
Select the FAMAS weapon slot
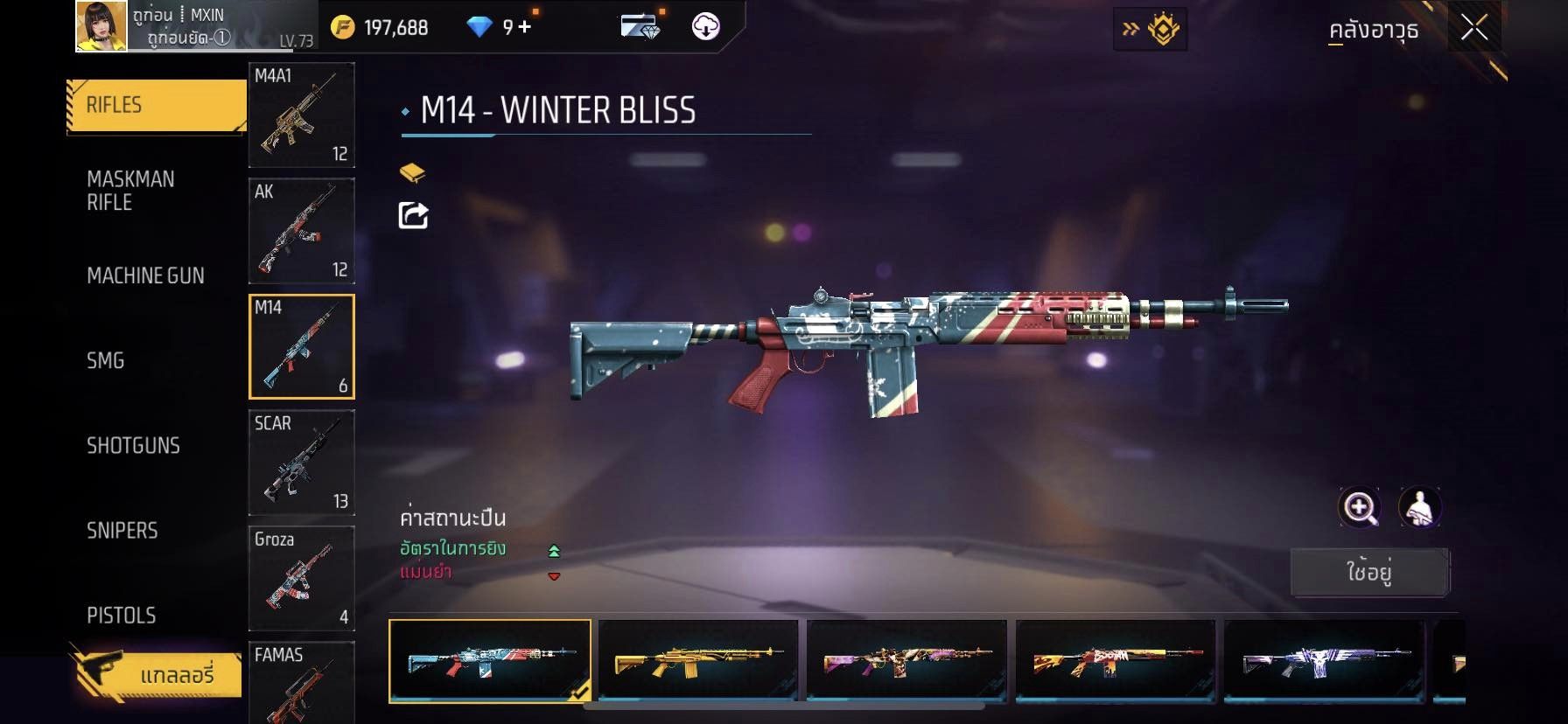[301, 683]
